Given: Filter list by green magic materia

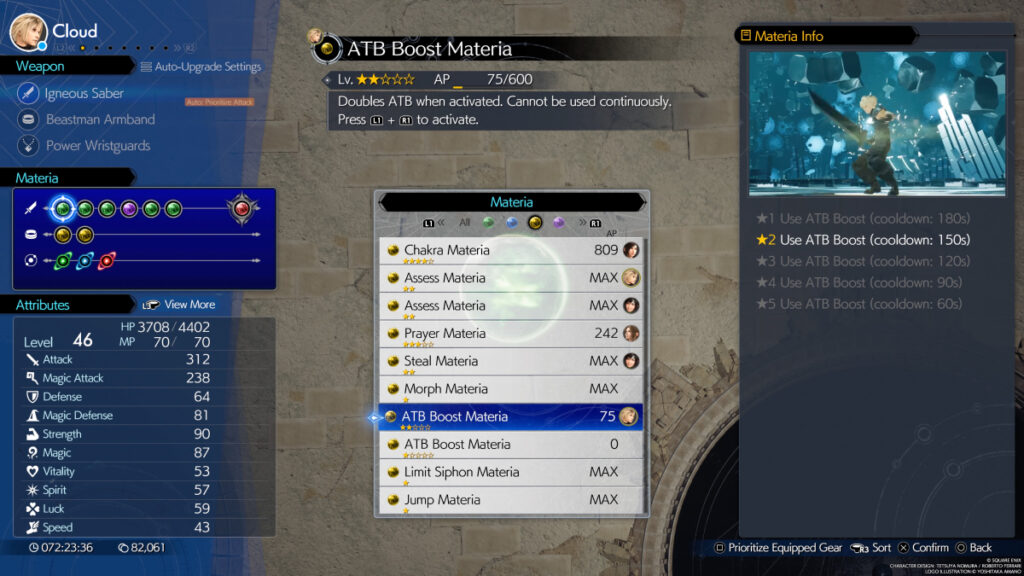Looking at the screenshot, I should pyautogui.click(x=488, y=223).
